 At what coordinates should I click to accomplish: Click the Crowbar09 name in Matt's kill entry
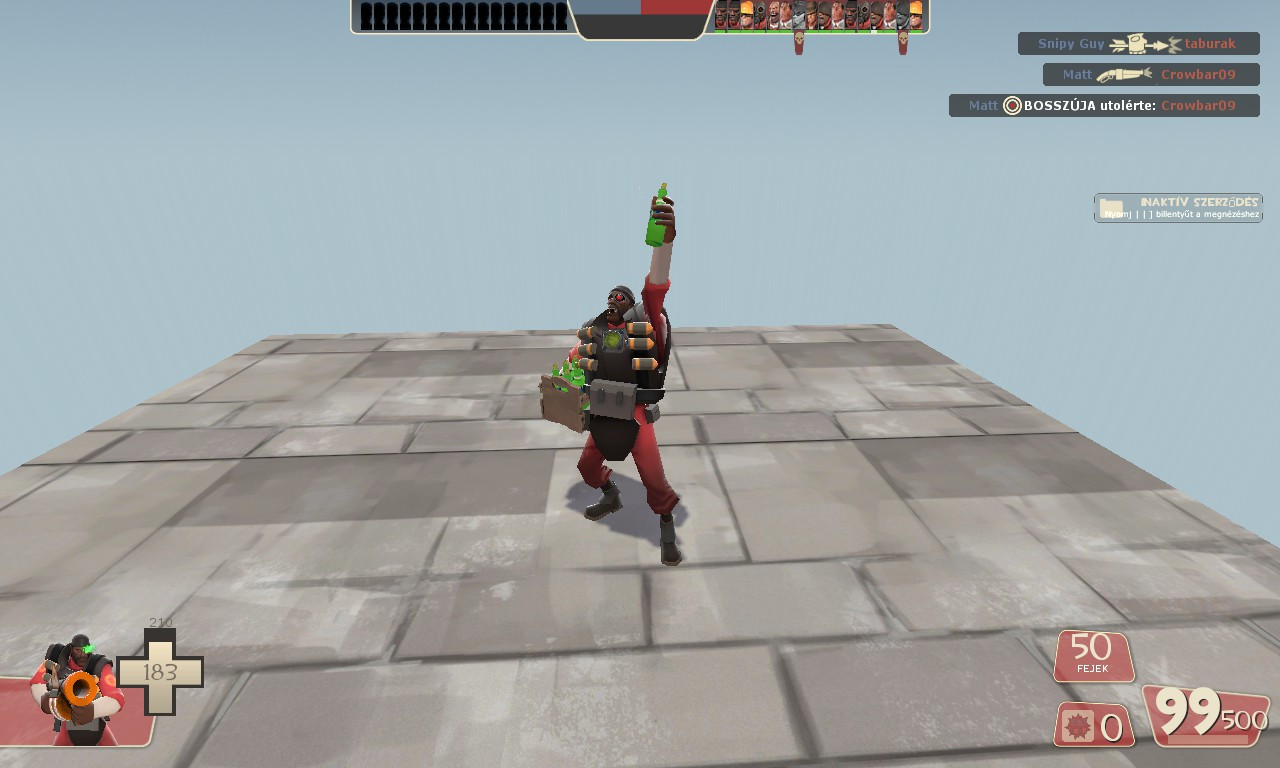click(x=1198, y=74)
